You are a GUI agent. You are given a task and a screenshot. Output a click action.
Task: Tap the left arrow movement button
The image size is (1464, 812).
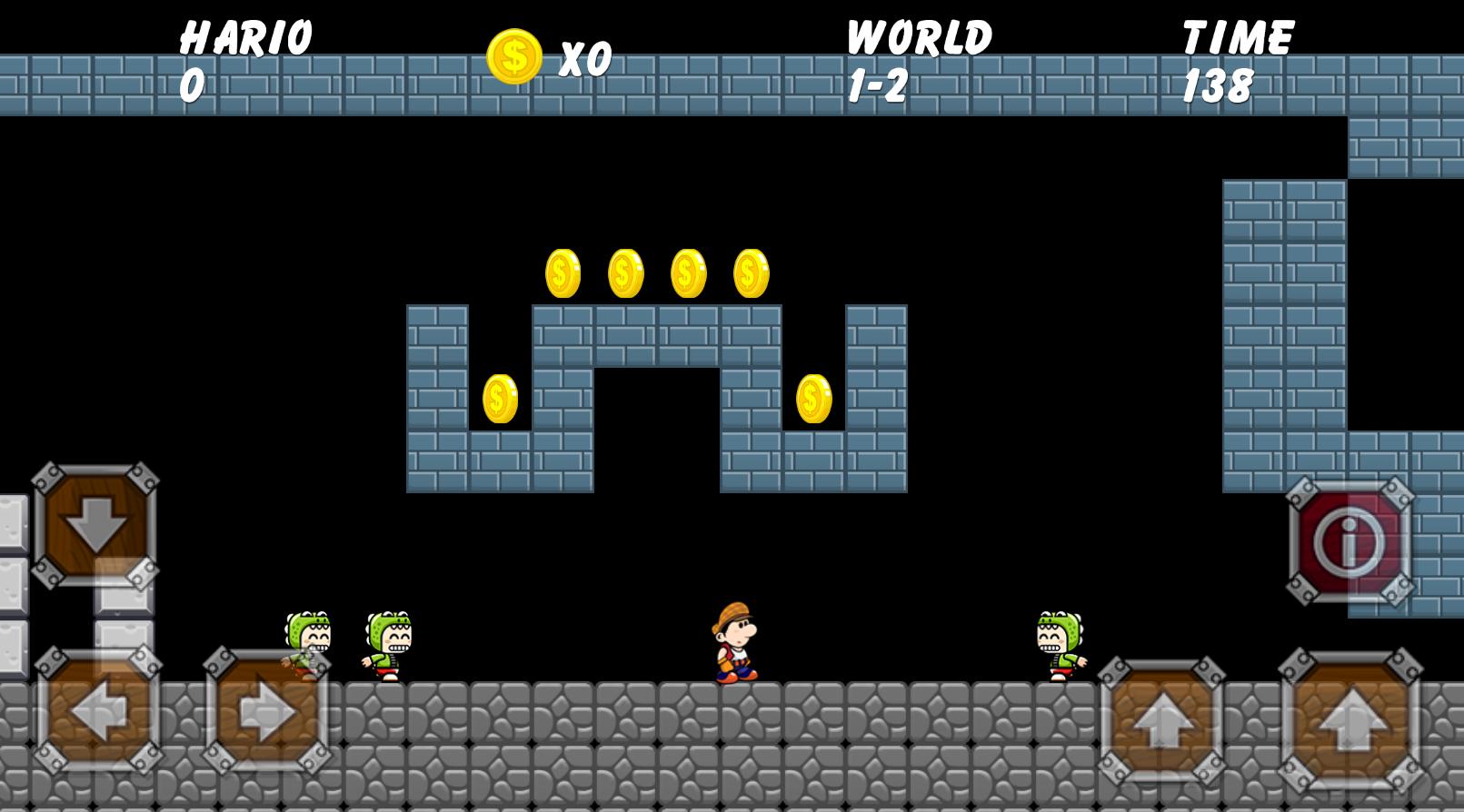pyautogui.click(x=98, y=710)
